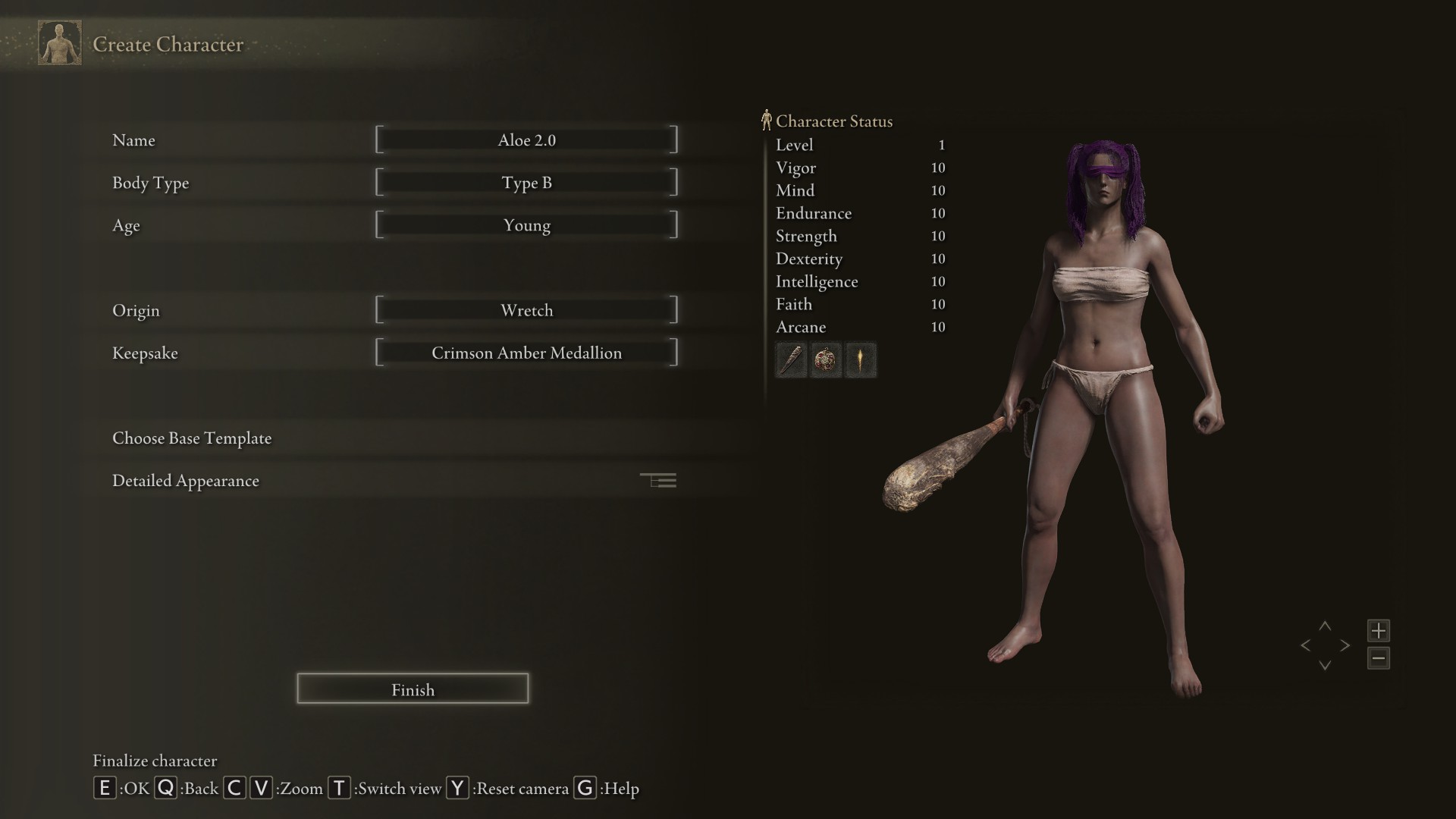Open Choose Base Template
Image resolution: width=1456 pixels, height=819 pixels.
(192, 438)
